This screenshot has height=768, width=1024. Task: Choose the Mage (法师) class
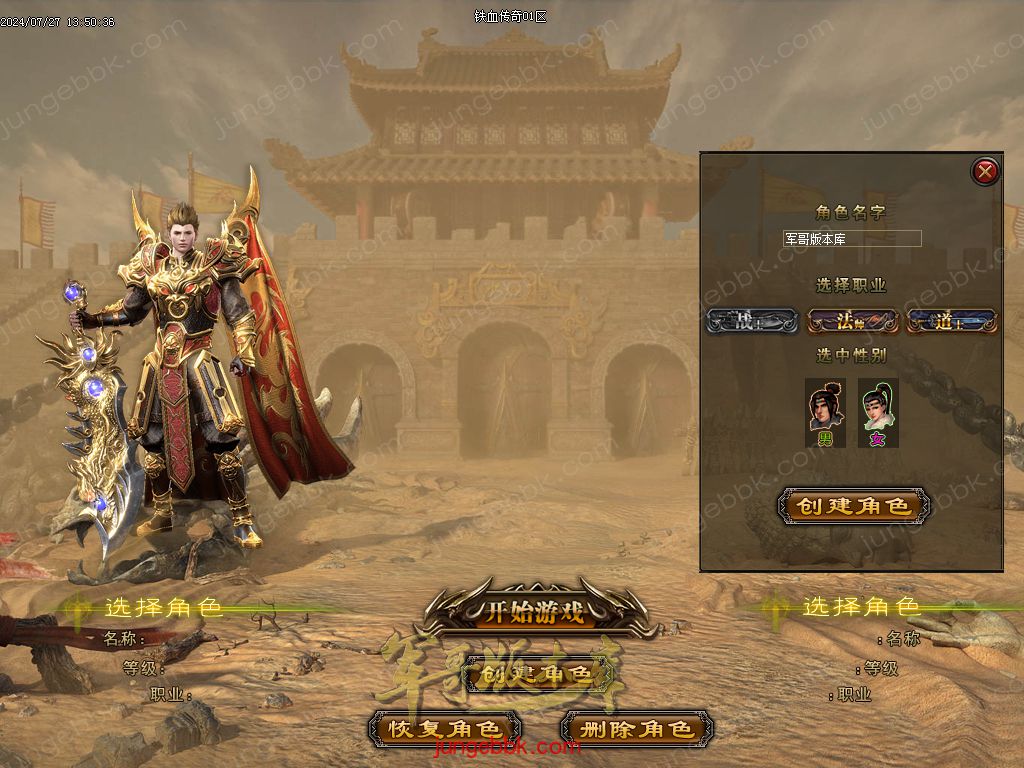(851, 321)
